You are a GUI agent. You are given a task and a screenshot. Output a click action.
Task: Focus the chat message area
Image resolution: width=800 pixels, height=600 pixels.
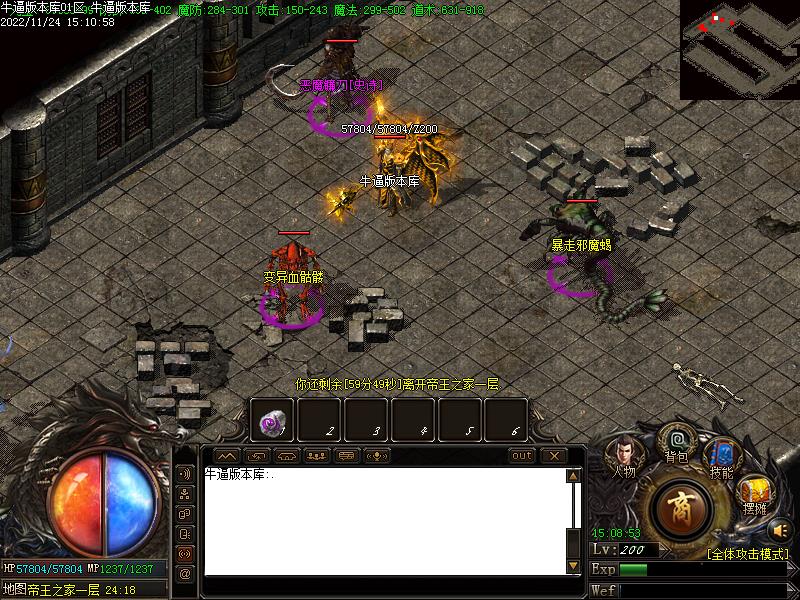(x=384, y=522)
